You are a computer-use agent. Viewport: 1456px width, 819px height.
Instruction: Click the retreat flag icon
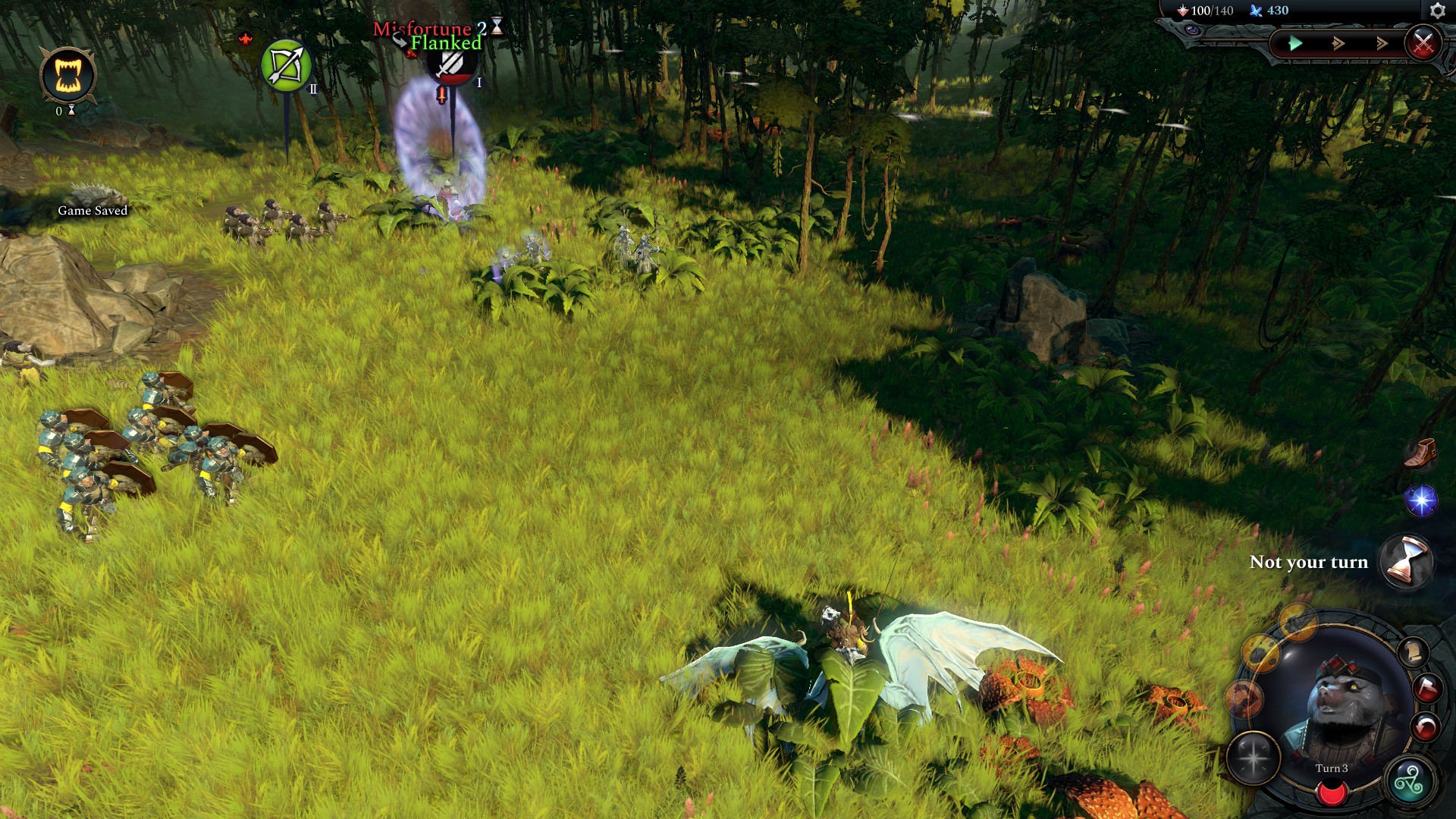coord(1428,689)
